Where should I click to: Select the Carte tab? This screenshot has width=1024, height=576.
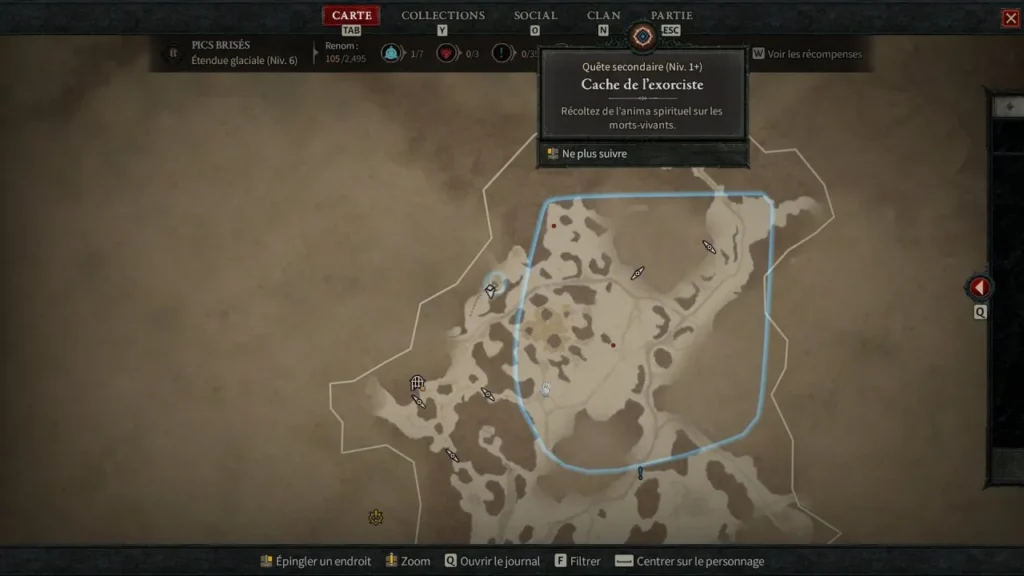(x=351, y=16)
